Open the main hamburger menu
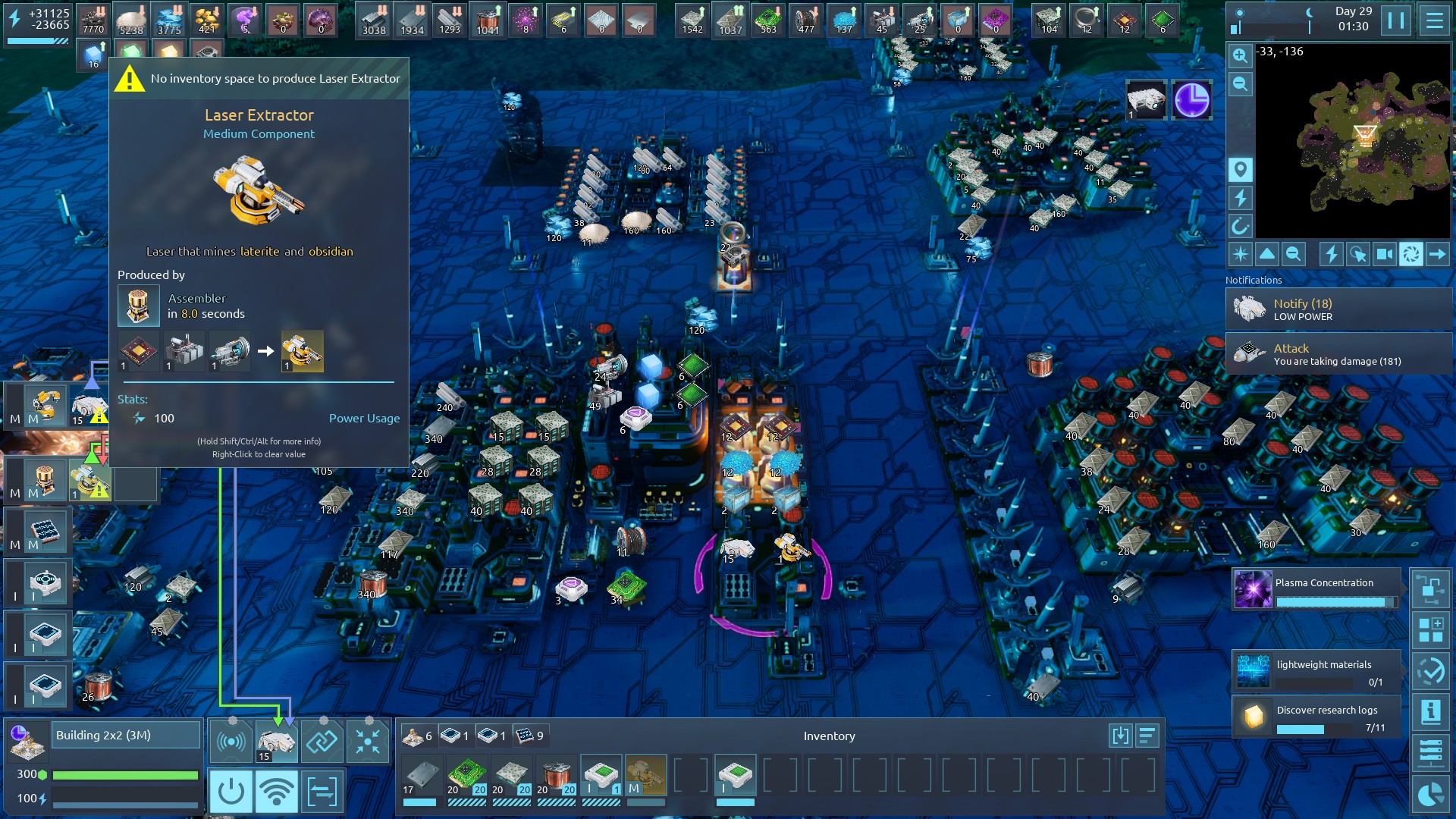 [1434, 20]
